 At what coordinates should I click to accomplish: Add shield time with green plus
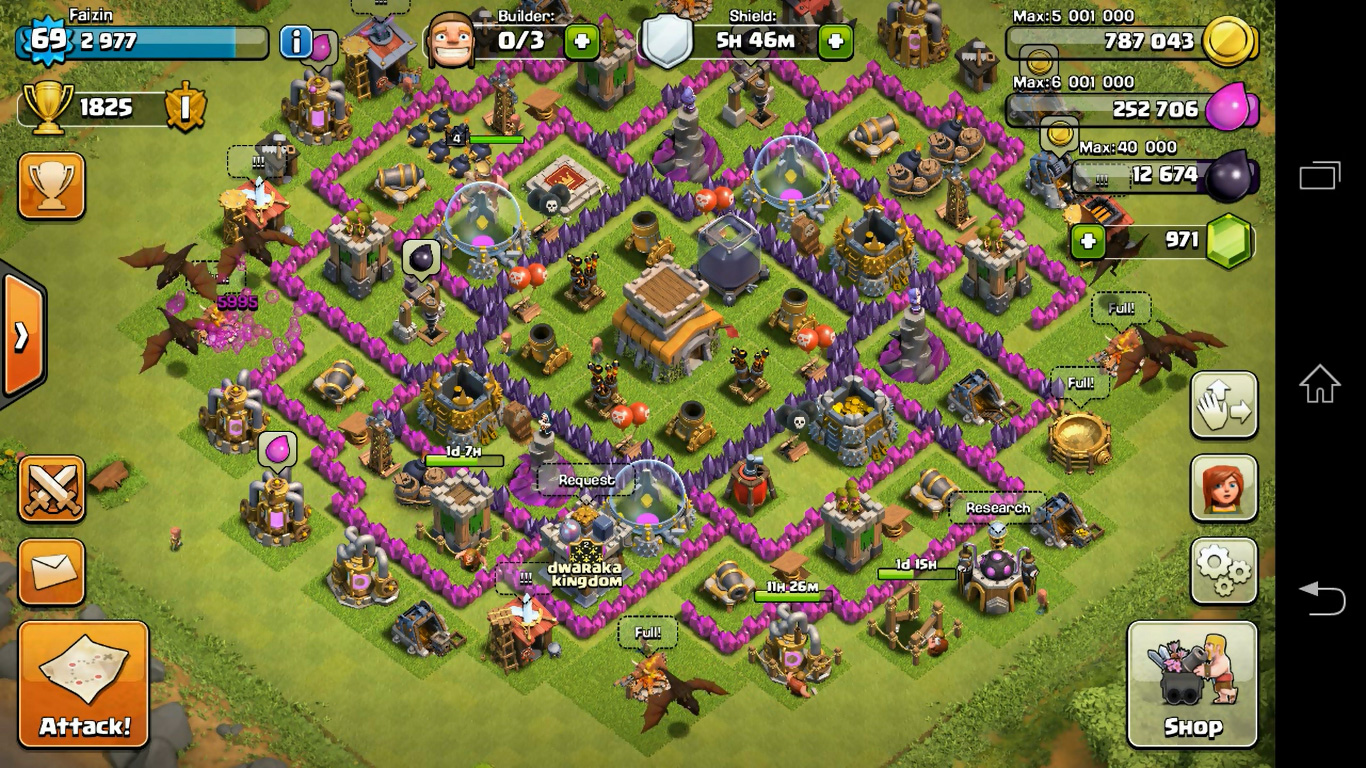(835, 41)
